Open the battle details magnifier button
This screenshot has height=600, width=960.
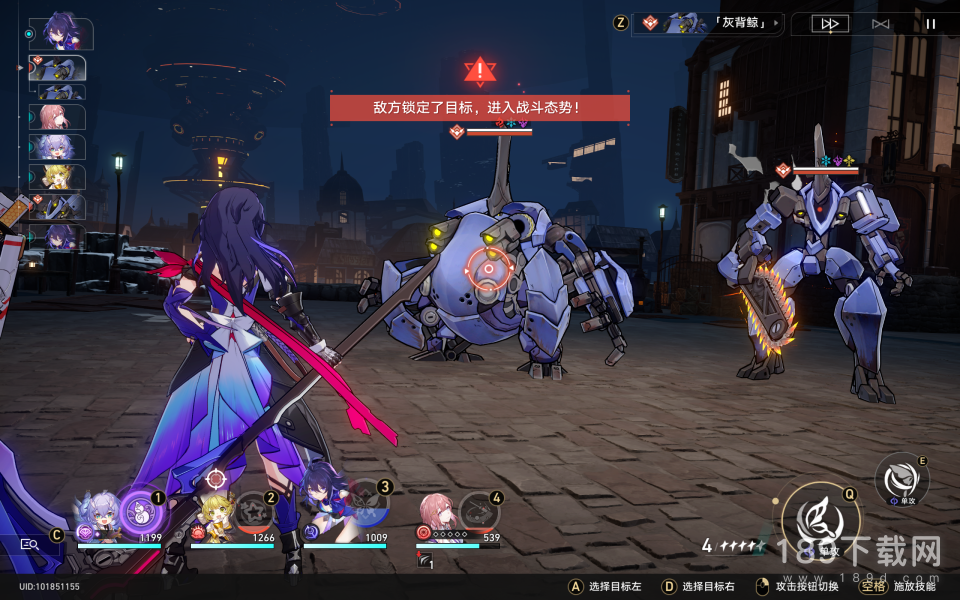(30, 544)
